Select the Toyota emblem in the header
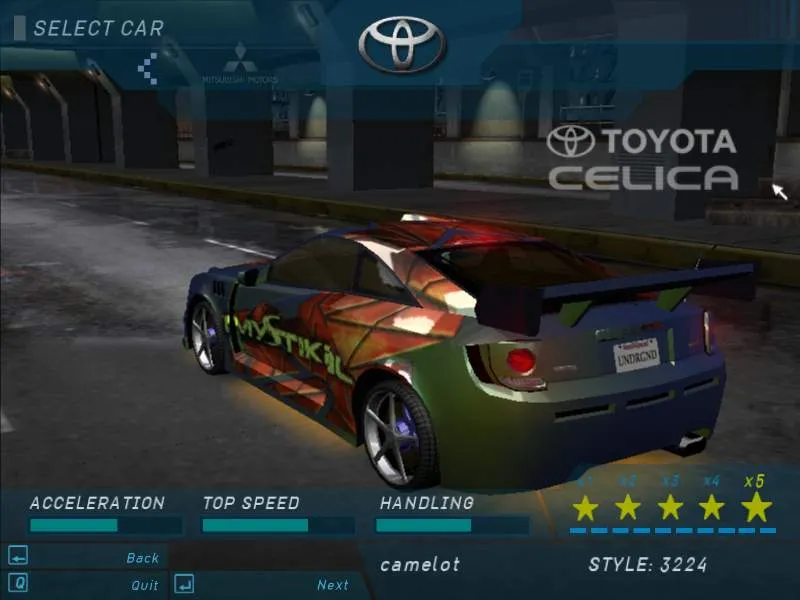The image size is (800, 600). coord(402,43)
